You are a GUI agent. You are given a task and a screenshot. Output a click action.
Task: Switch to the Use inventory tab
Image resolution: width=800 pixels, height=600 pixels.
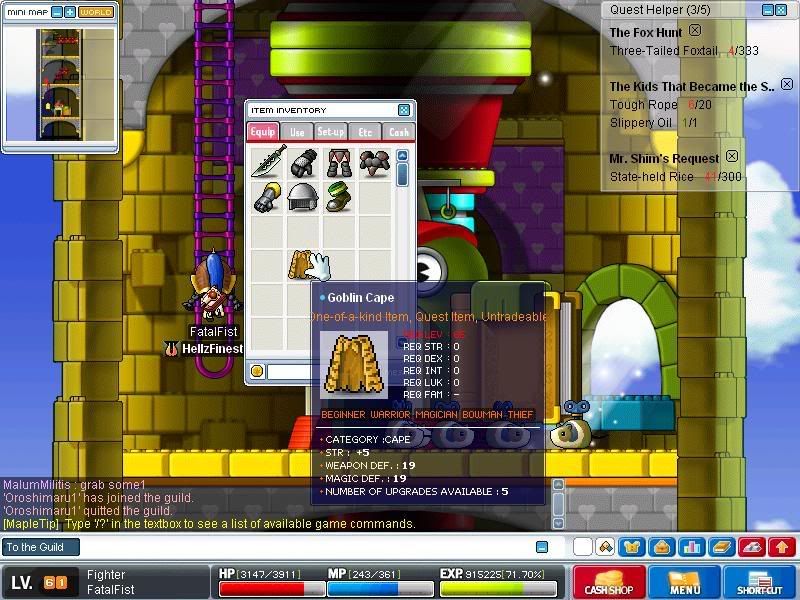tap(297, 132)
